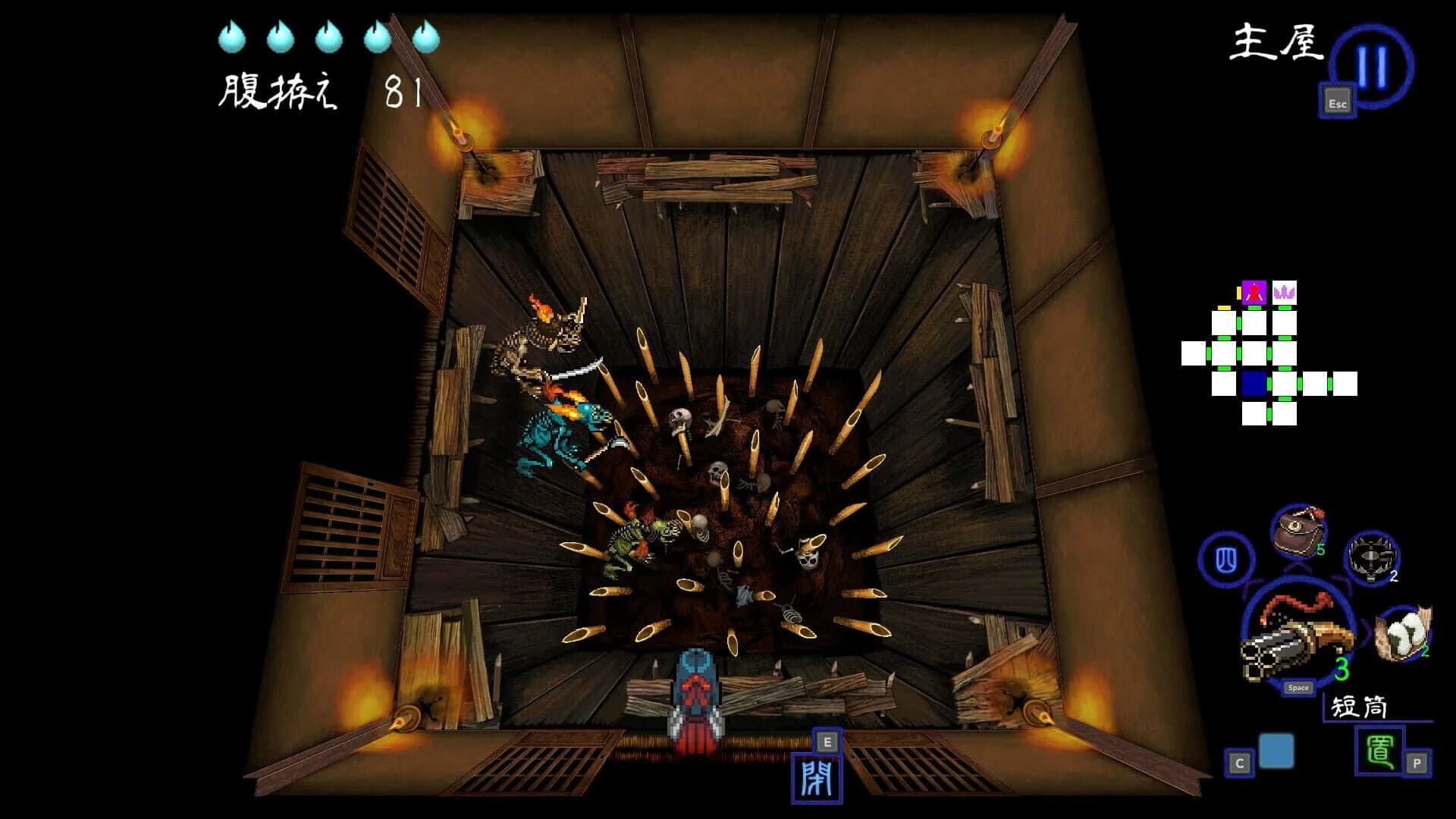Viewport: 1456px width, 819px height.
Task: Select the pouch item in the item wheel
Action: 1297,529
